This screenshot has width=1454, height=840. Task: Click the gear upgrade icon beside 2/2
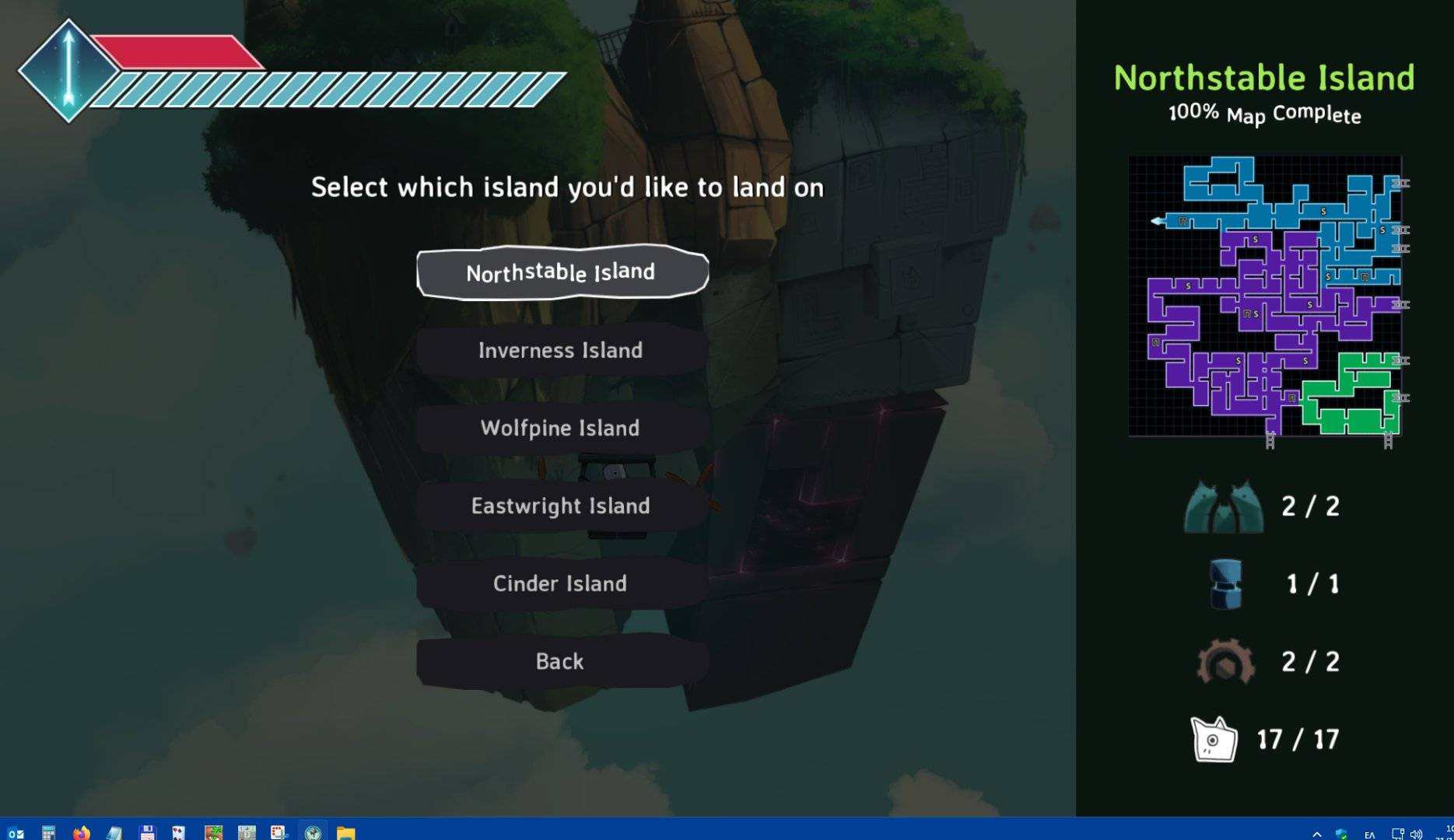coord(1228,662)
